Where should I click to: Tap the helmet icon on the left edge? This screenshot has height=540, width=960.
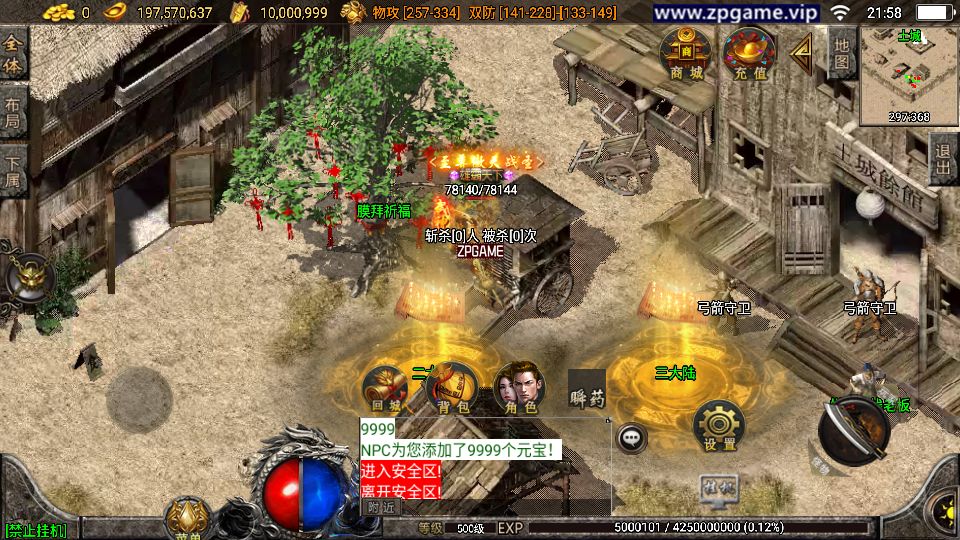26,278
